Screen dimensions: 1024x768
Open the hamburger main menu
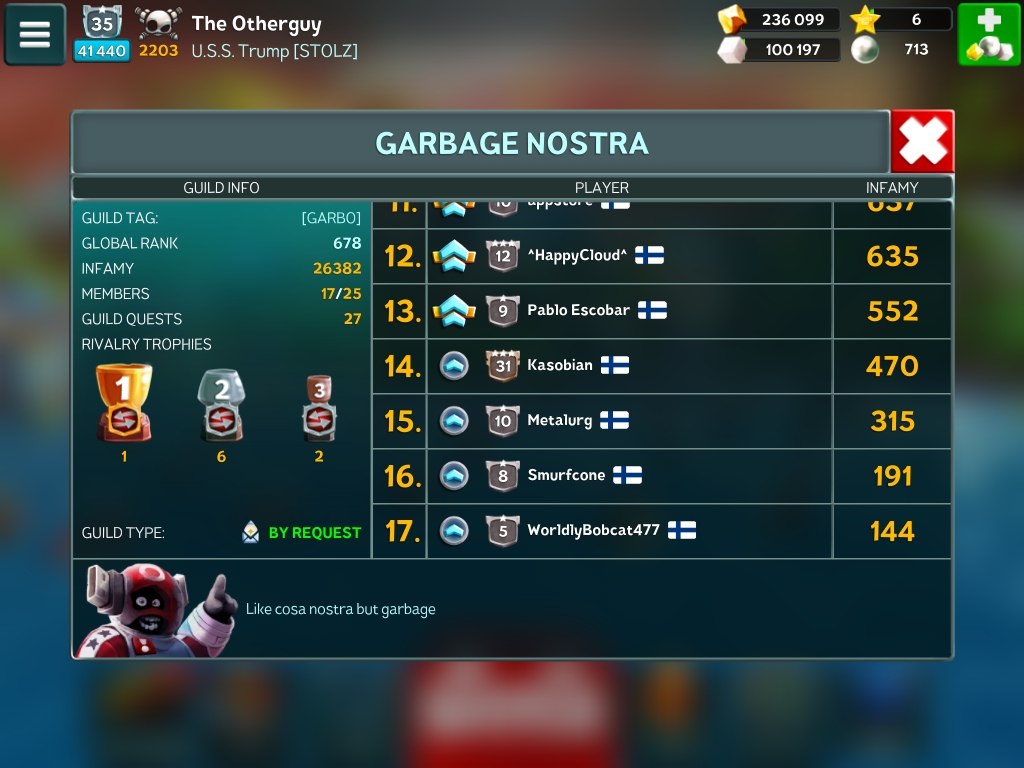[35, 35]
